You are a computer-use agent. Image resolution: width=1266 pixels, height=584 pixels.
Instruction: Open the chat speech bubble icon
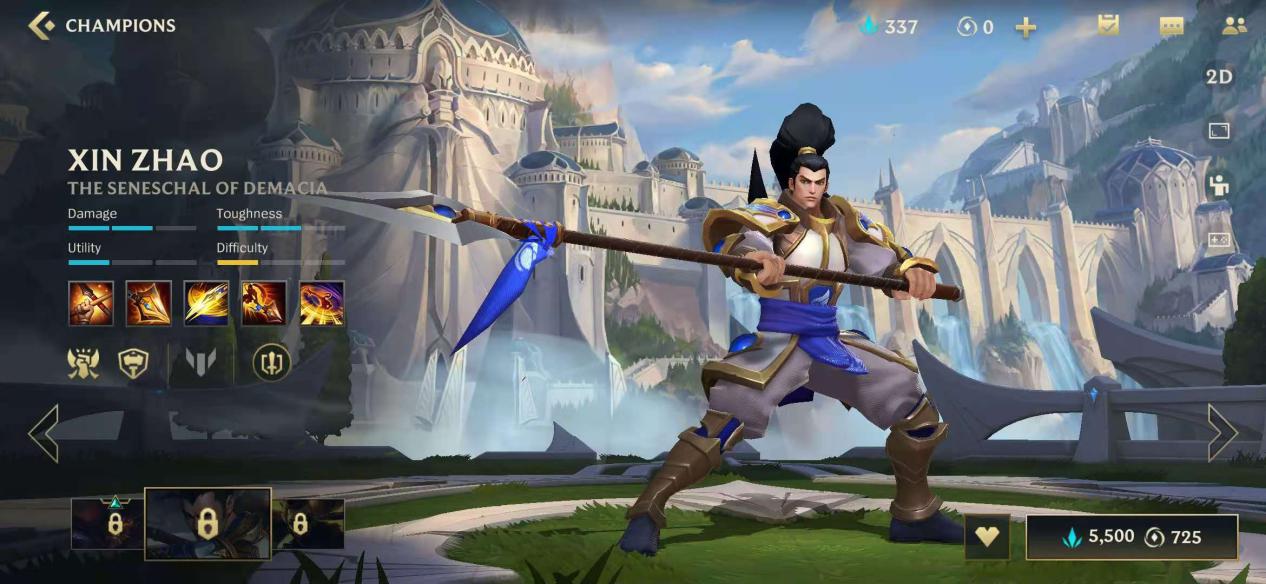(x=1171, y=27)
